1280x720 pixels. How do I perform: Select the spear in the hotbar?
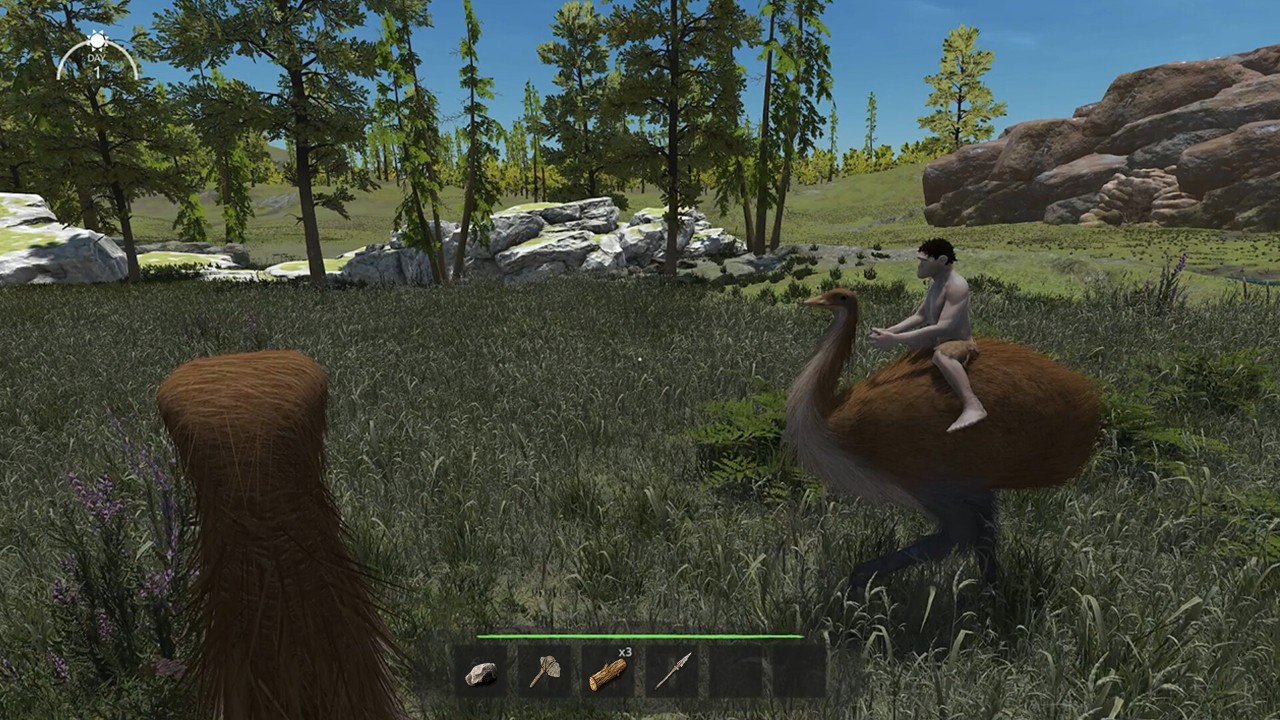tap(672, 672)
